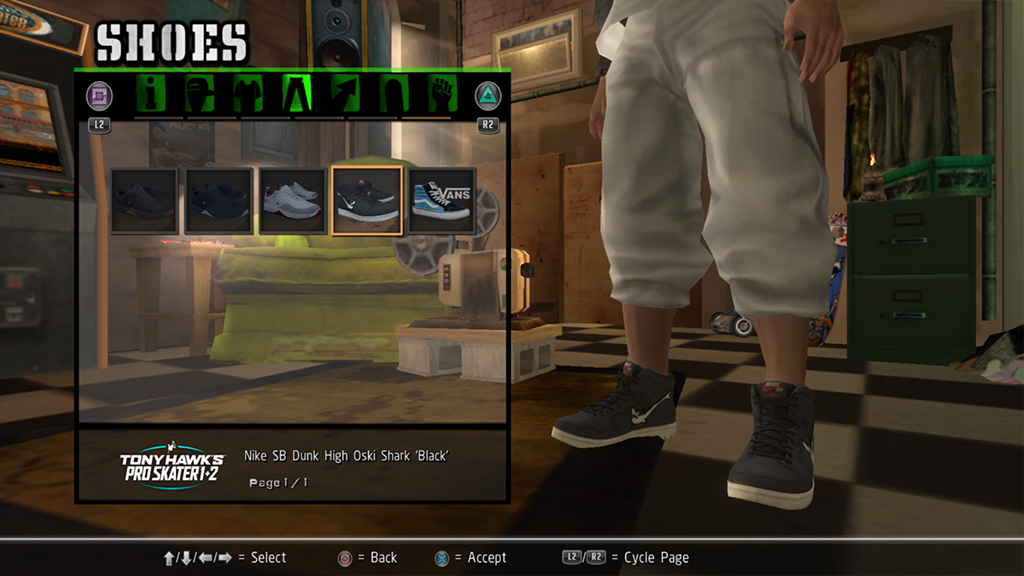Switch to the head with cap category tab
The width and height of the screenshot is (1024, 576).
200,94
